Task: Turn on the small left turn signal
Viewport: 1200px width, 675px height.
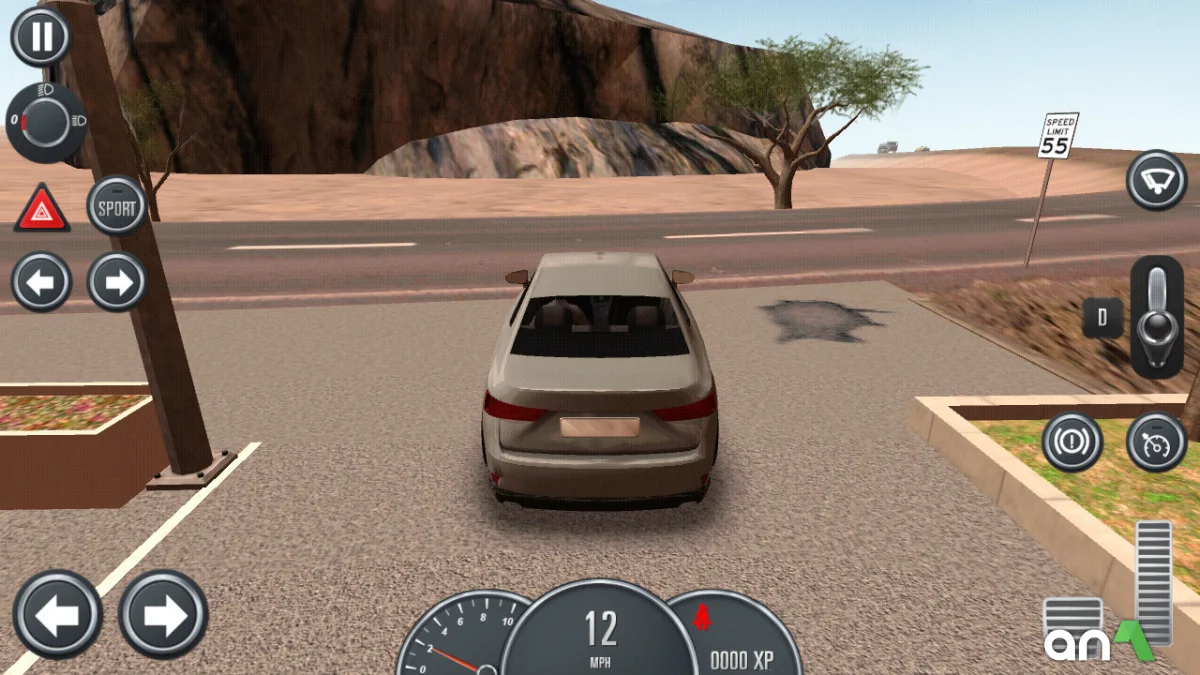Action: (x=41, y=282)
